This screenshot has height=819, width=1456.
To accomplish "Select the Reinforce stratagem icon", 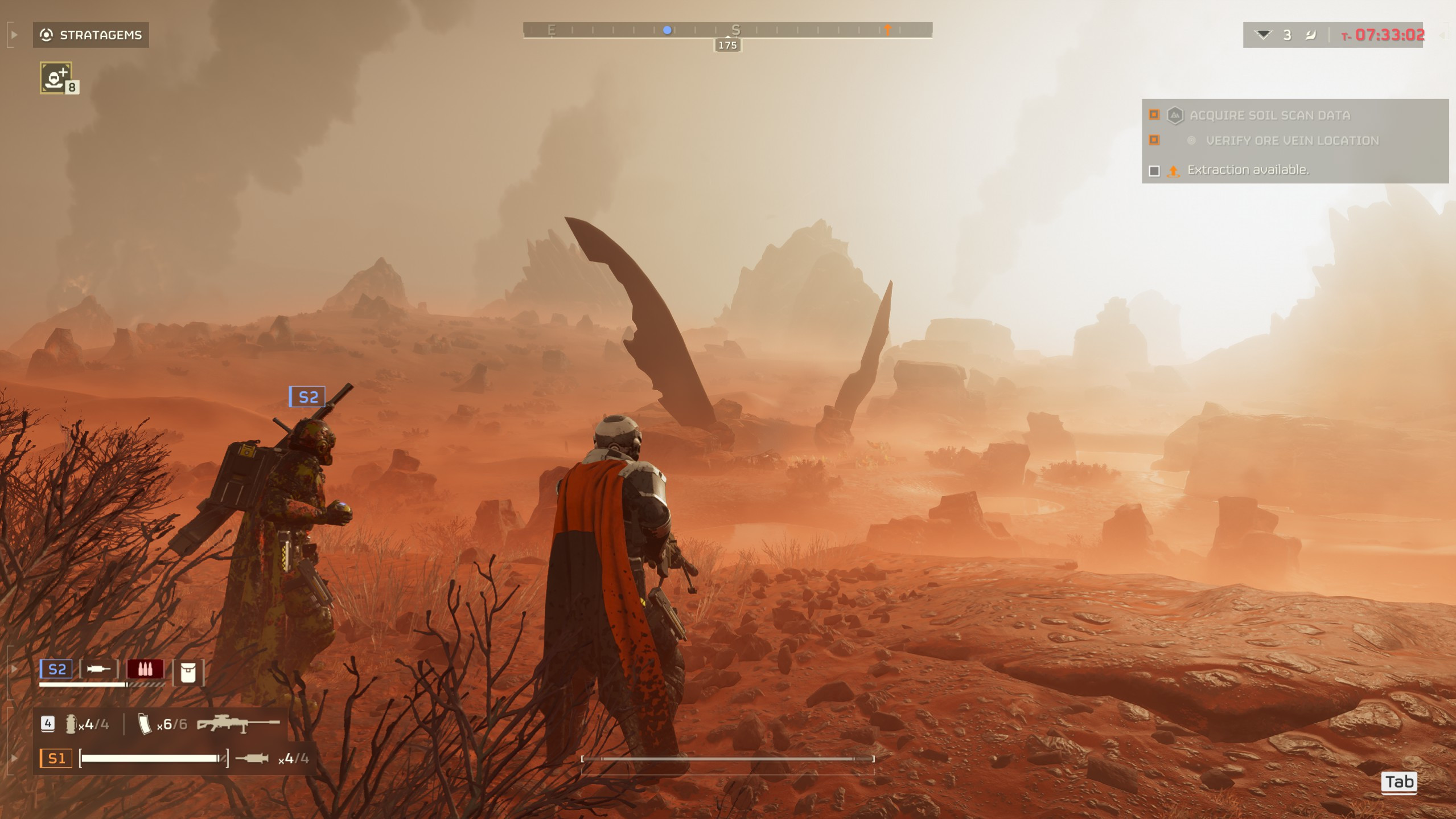I will [x=56, y=77].
